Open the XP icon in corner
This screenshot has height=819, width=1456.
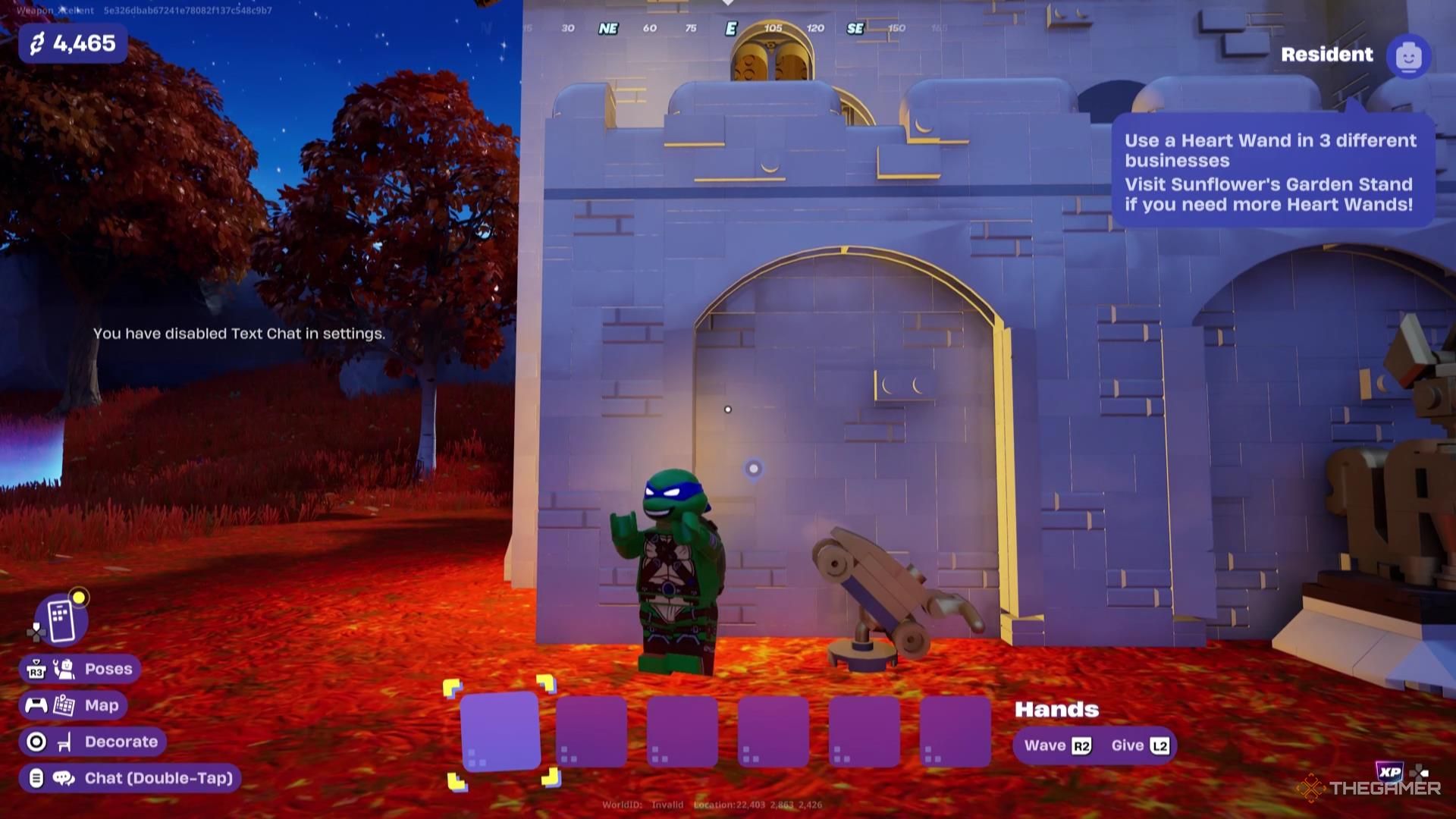[x=1389, y=772]
